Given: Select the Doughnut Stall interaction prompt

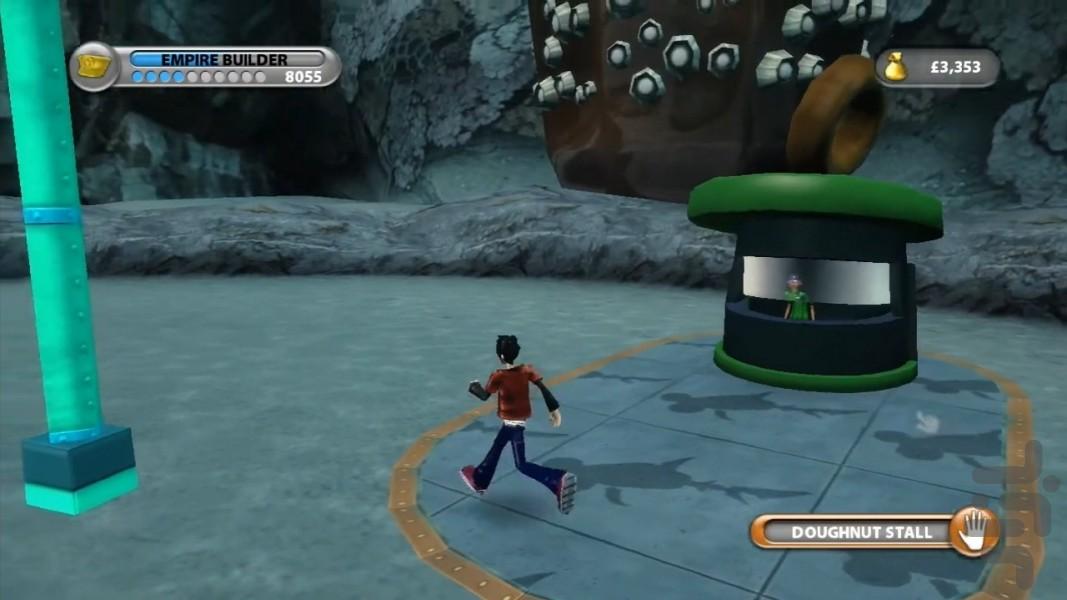Looking at the screenshot, I should point(874,532).
